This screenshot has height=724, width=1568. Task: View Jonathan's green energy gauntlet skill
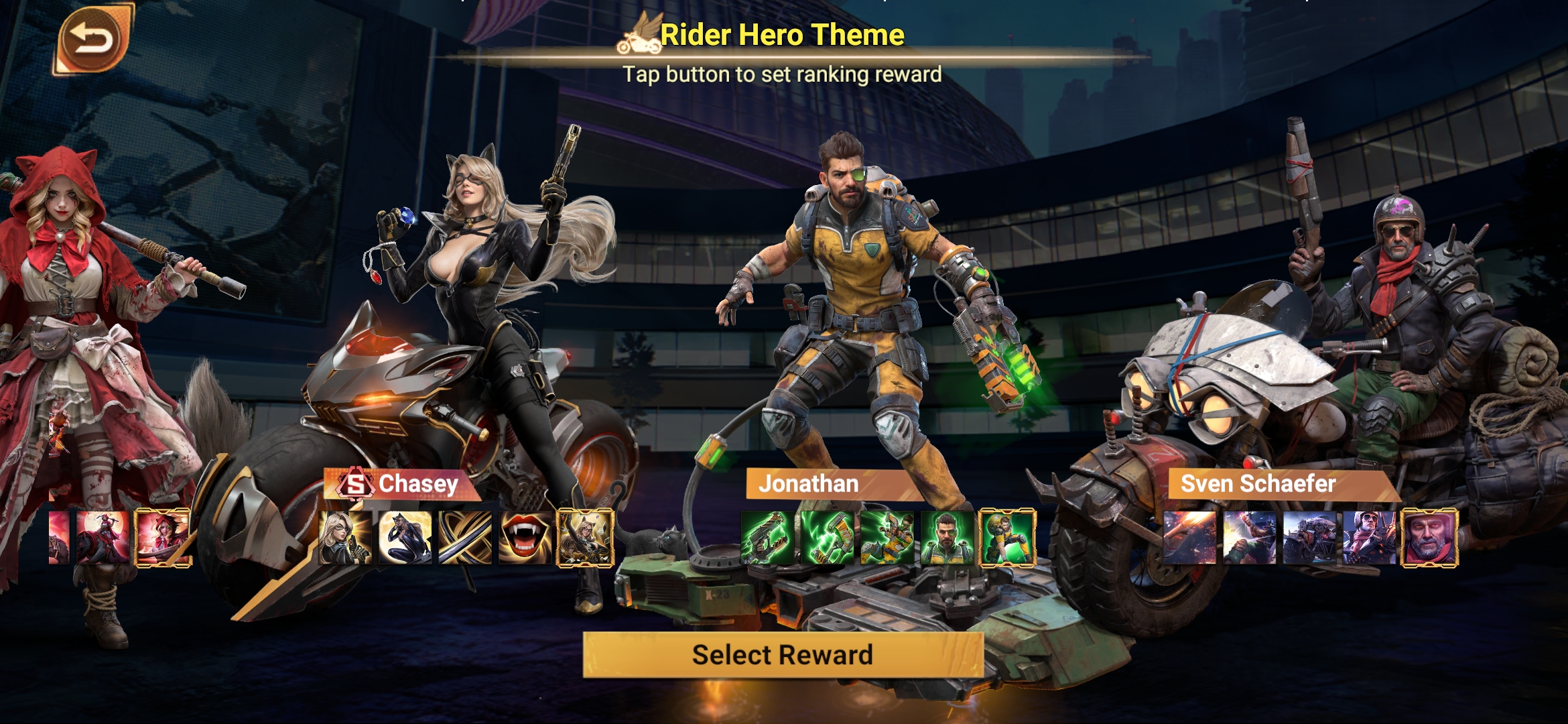(x=767, y=538)
